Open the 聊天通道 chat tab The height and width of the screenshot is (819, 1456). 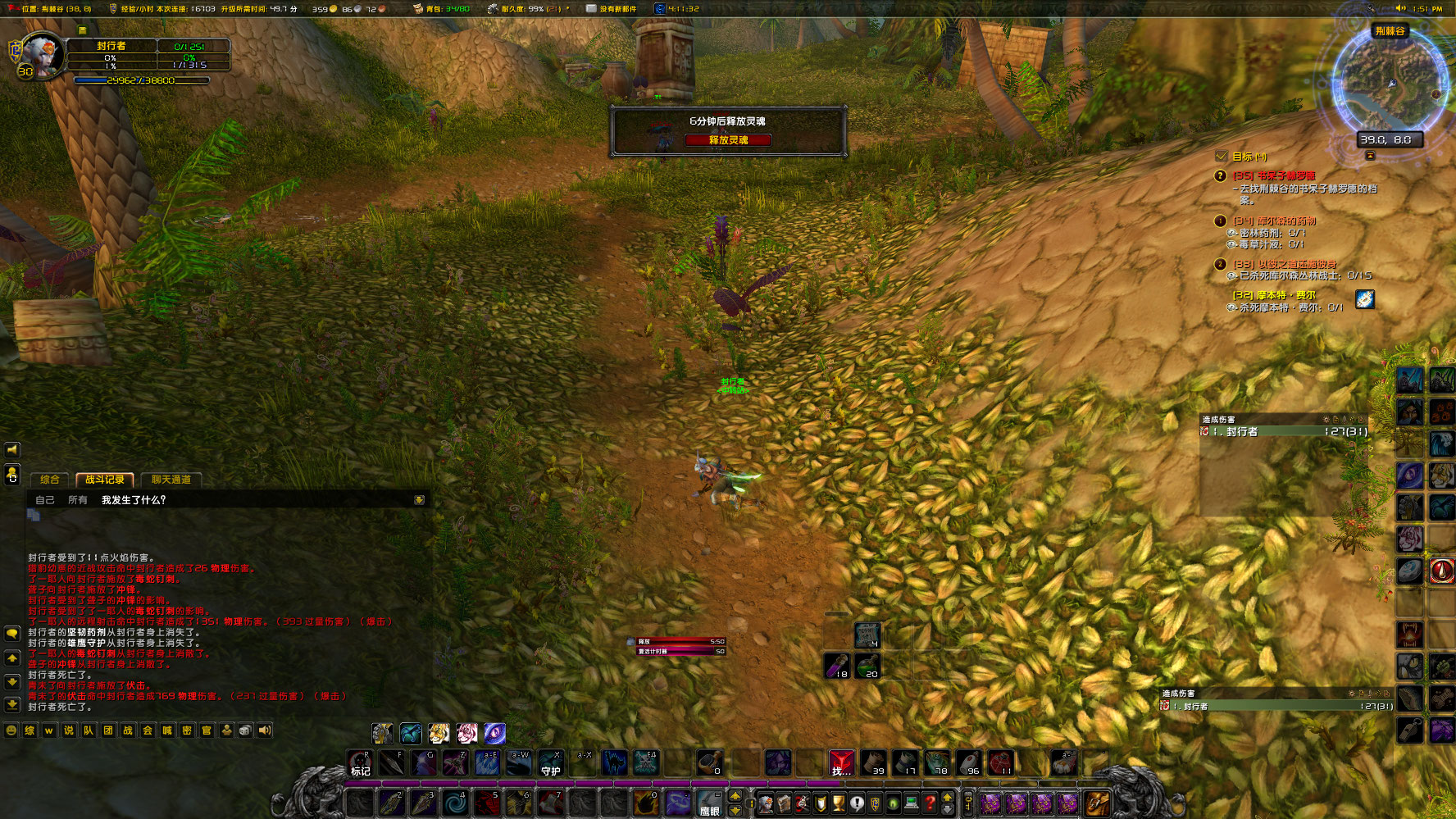click(171, 479)
